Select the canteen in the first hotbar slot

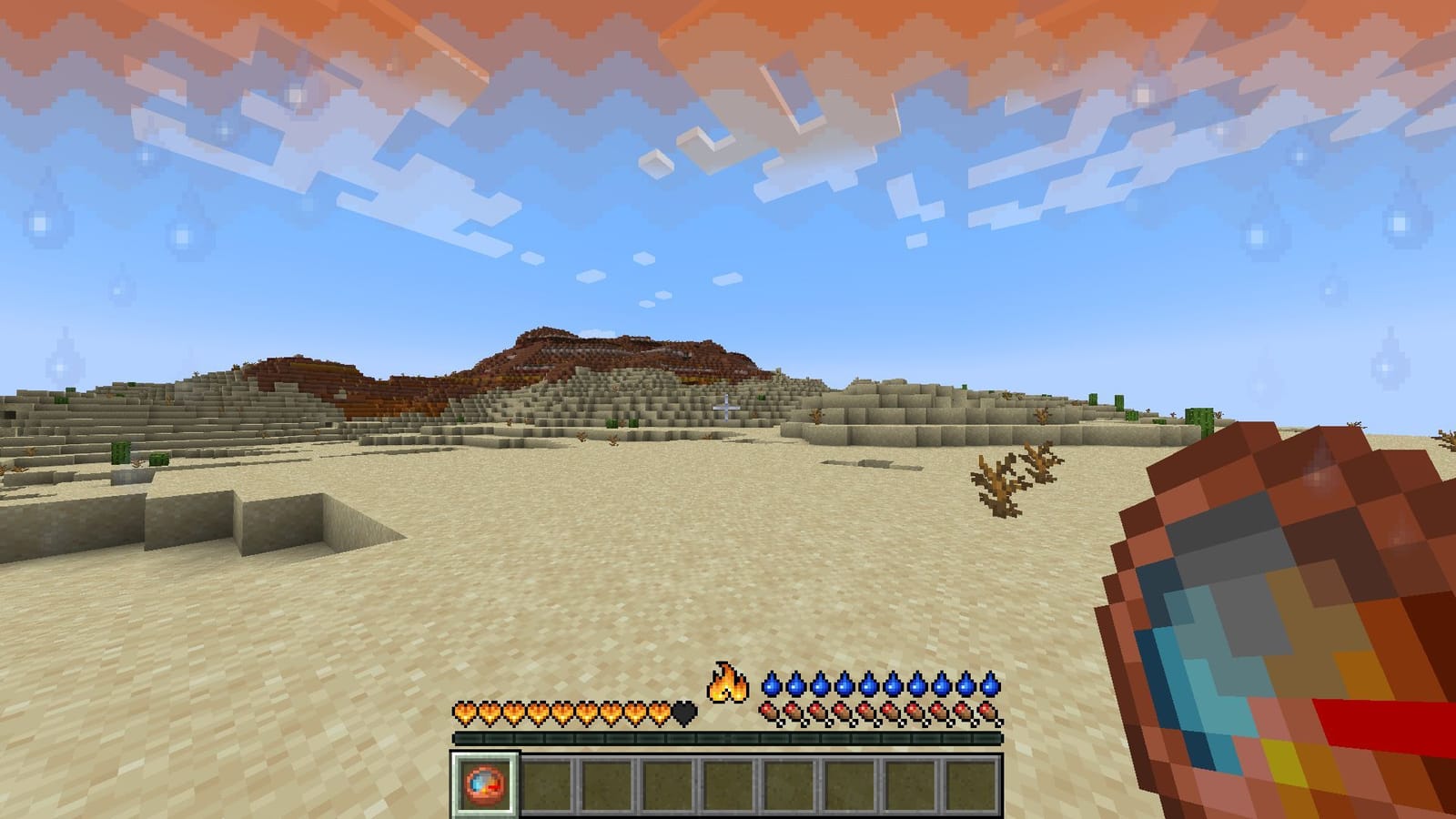point(482,783)
